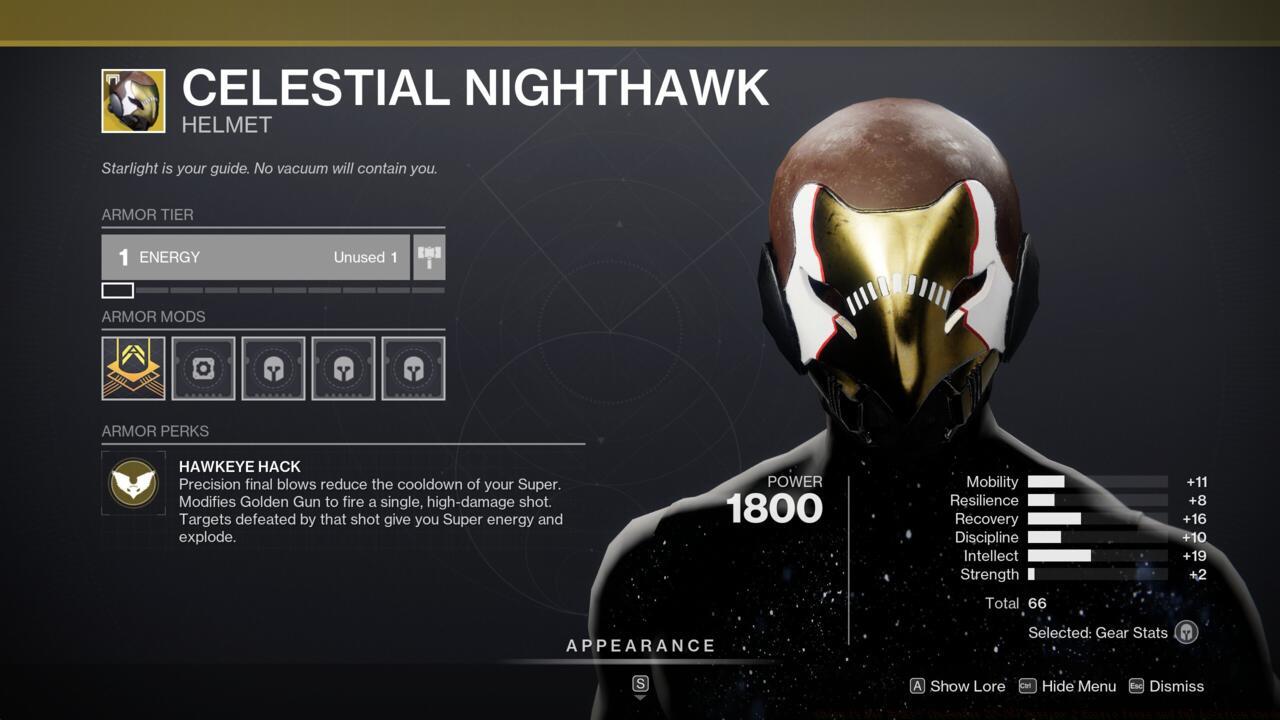The image size is (1280, 720).
Task: Click the hammer icon next to Energy
Action: [429, 257]
